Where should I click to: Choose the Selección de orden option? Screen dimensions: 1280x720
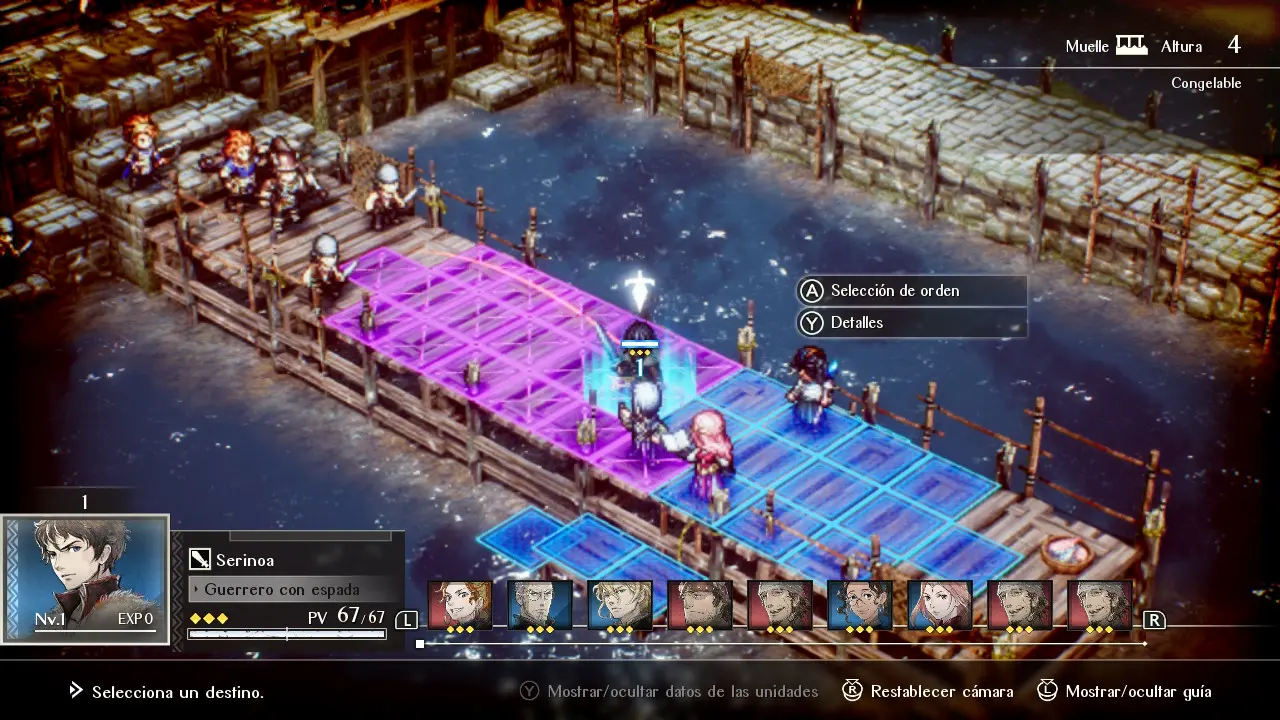click(894, 291)
